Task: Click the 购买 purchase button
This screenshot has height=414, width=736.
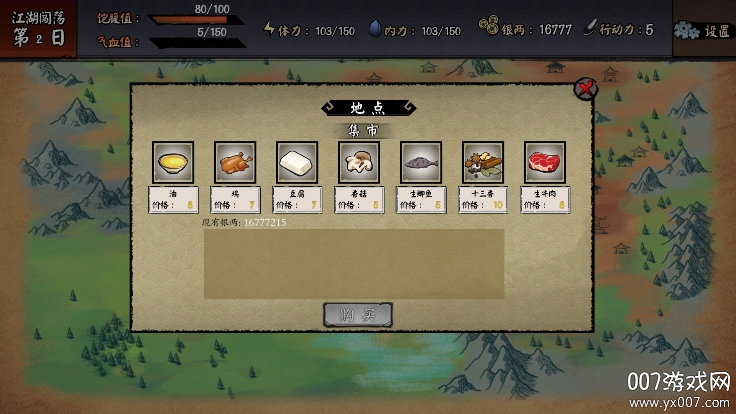Action: click(x=358, y=314)
